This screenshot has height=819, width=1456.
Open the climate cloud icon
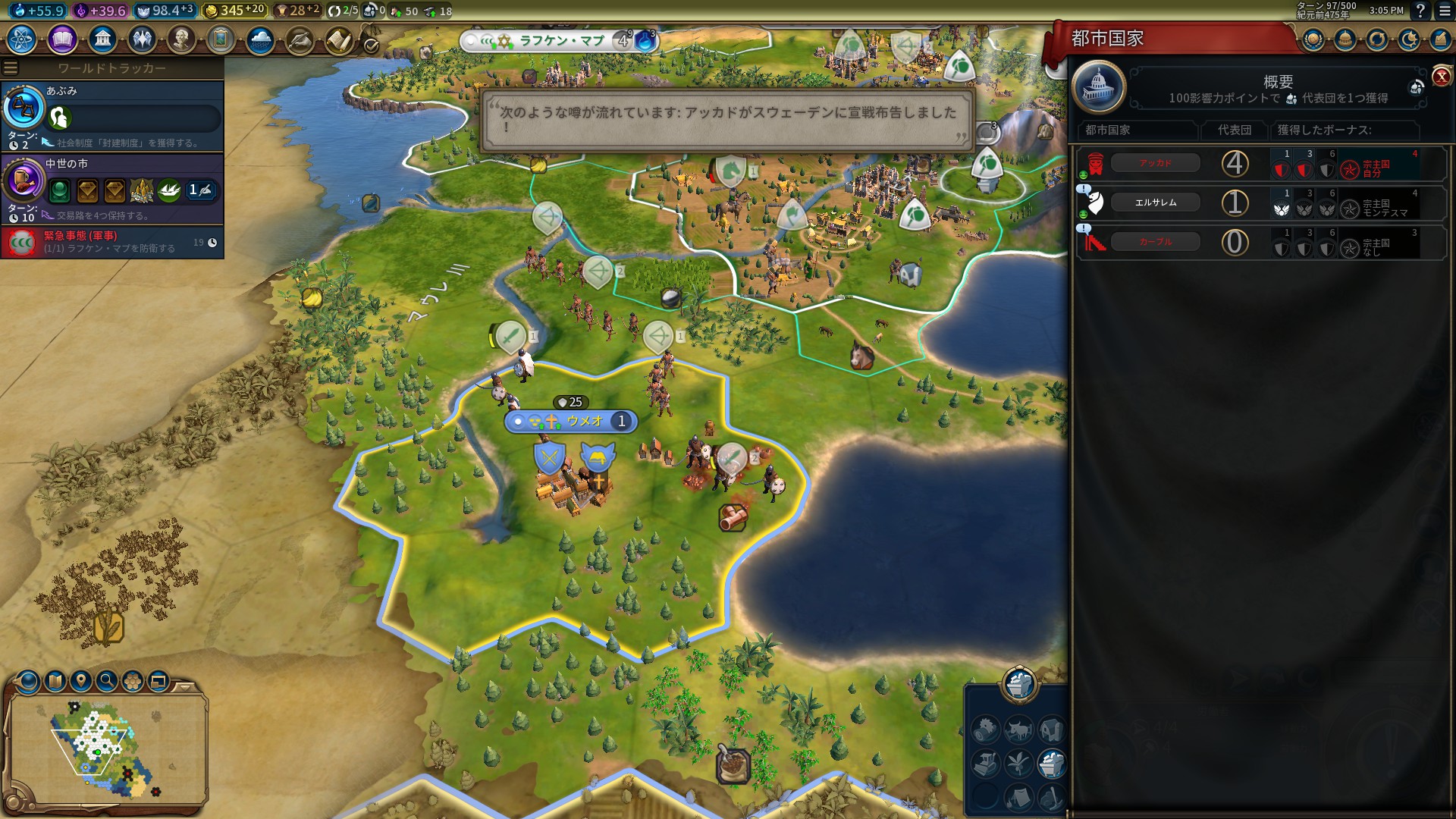click(x=260, y=39)
